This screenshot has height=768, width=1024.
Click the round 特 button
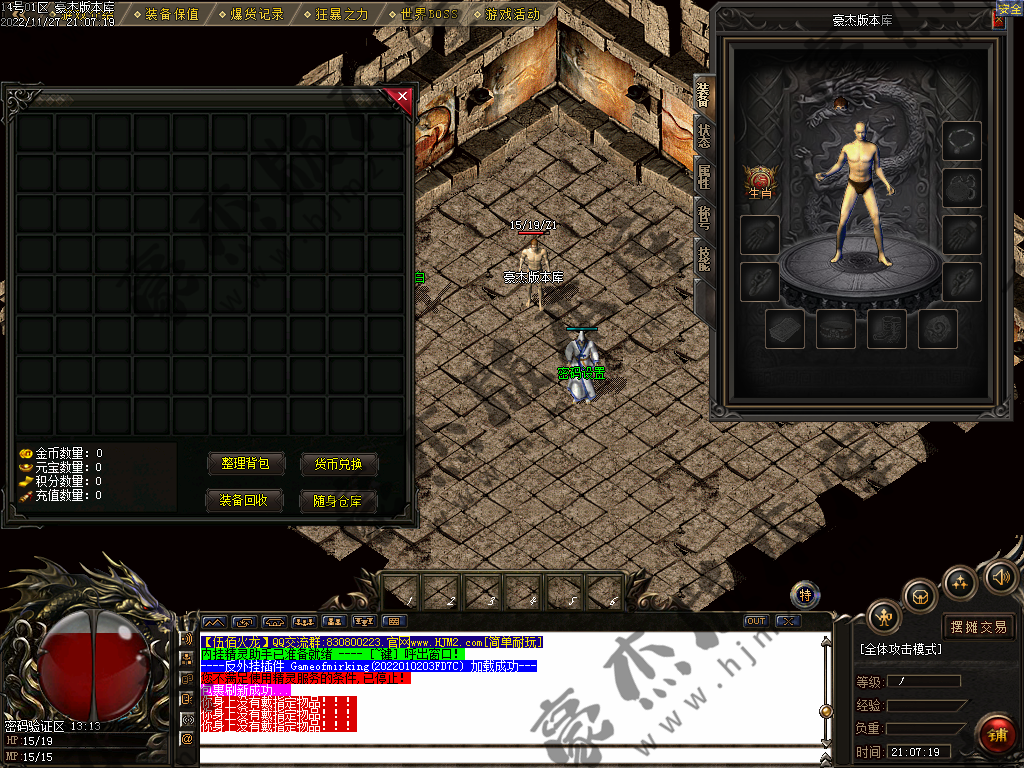[x=805, y=596]
